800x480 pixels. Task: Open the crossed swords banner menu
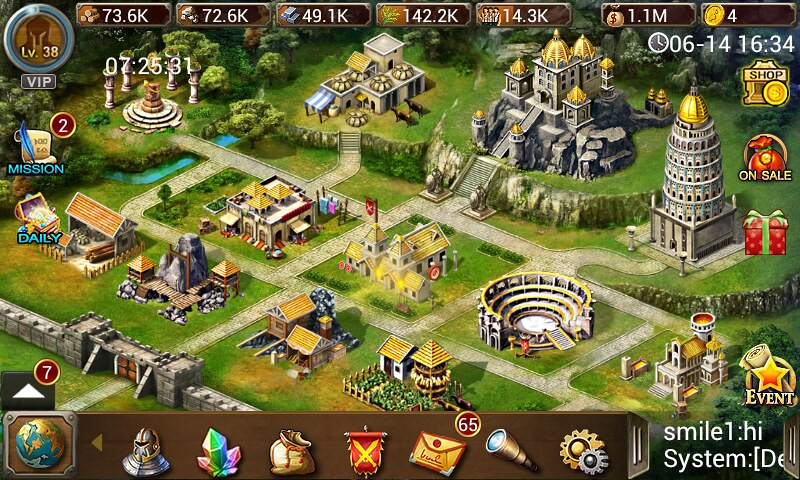click(364, 451)
